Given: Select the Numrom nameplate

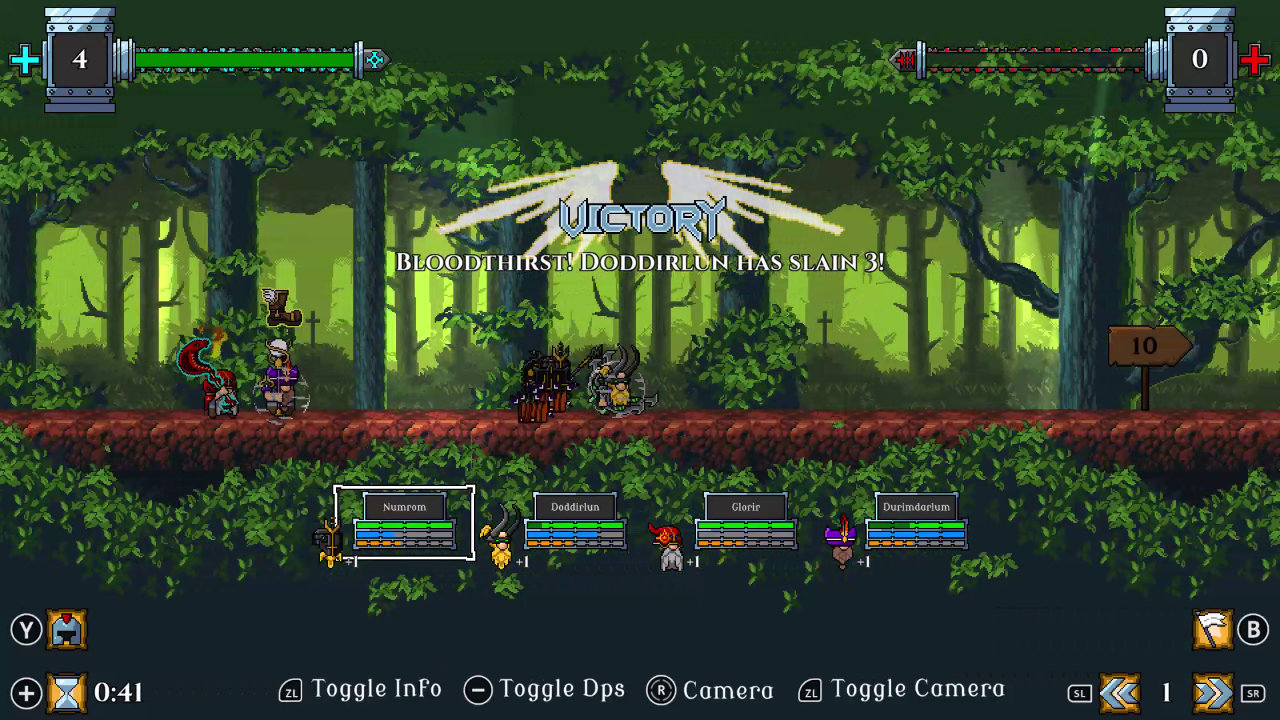Looking at the screenshot, I should point(404,507).
